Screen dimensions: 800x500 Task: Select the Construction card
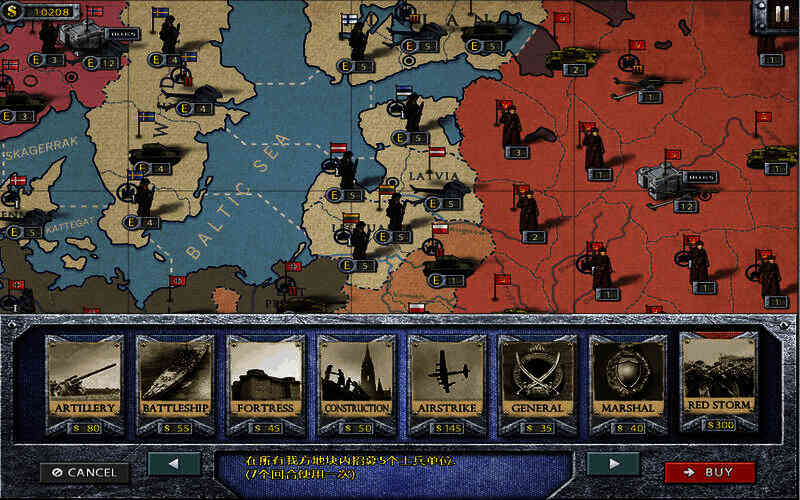pos(356,381)
